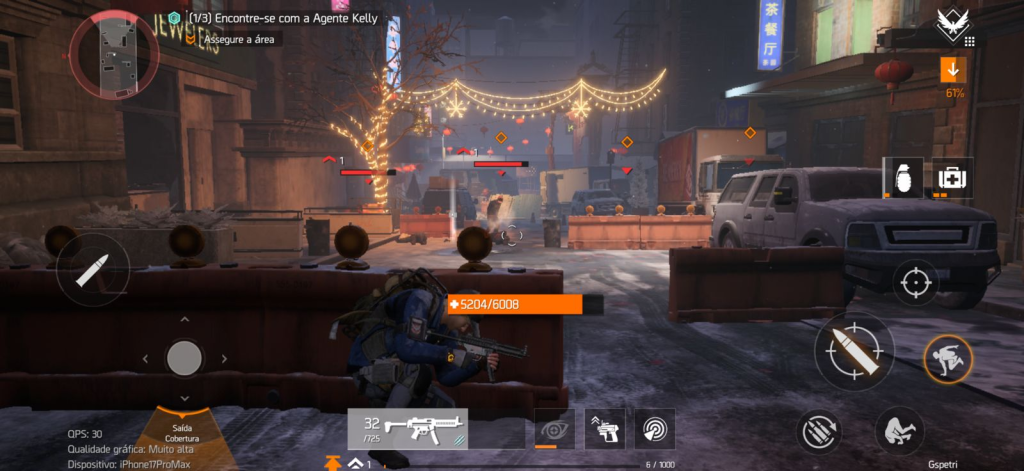The image size is (1024, 471).
Task: Tap the virtual movement joystick center
Action: tap(184, 357)
